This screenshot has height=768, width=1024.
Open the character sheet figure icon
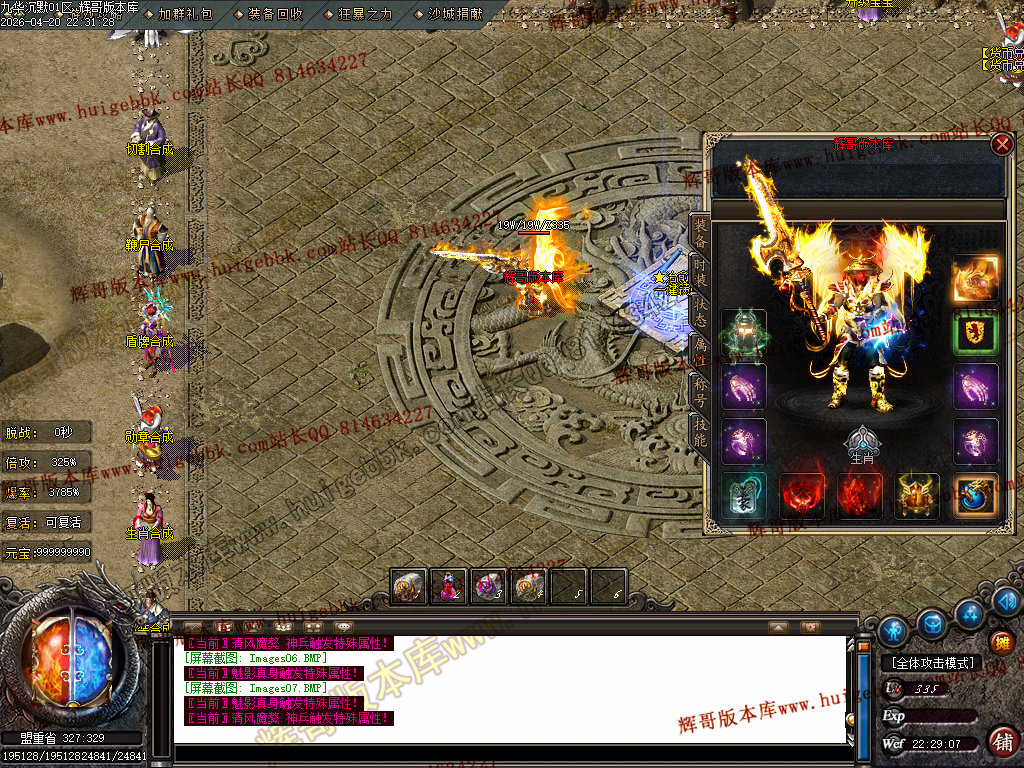pyautogui.click(x=893, y=631)
